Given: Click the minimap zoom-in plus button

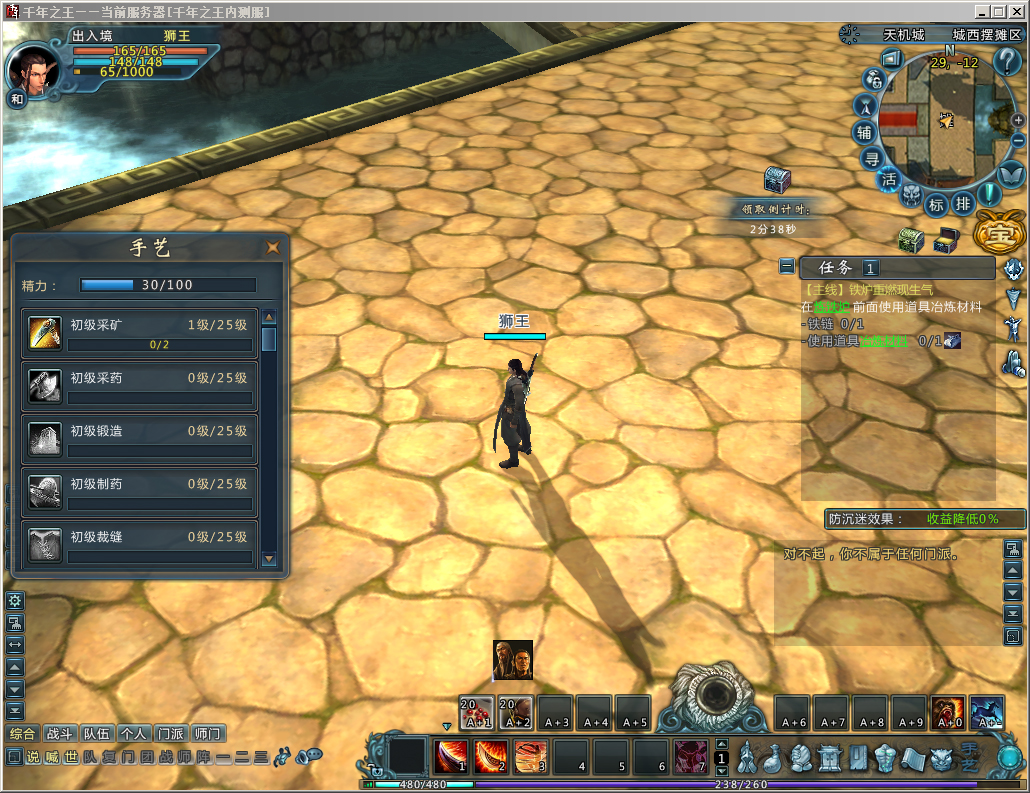Looking at the screenshot, I should (x=1019, y=120).
